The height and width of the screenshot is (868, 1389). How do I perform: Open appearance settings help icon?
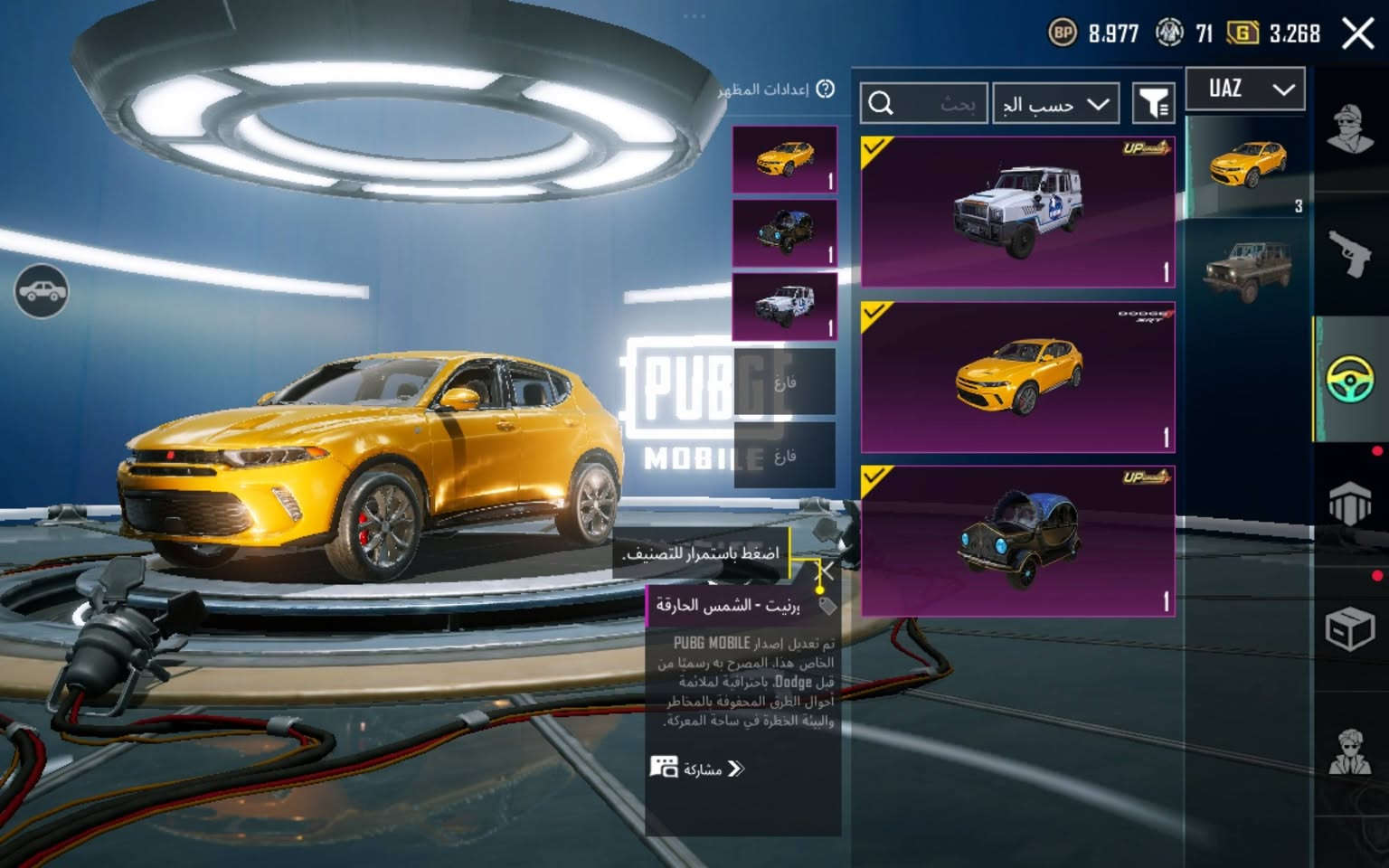(825, 89)
